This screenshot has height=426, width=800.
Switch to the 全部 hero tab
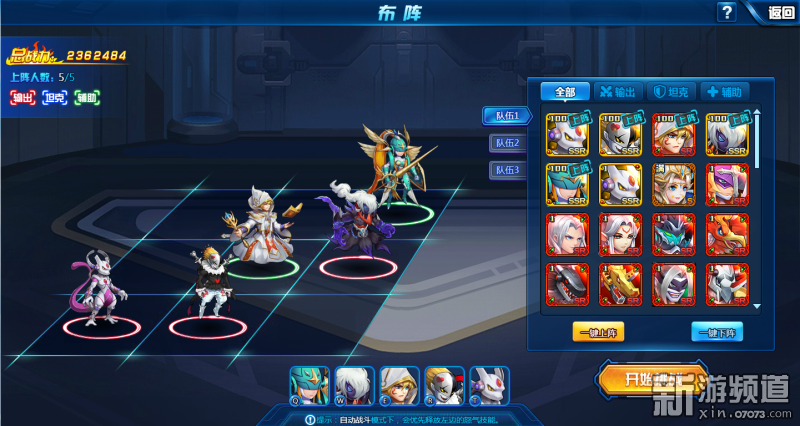[x=564, y=92]
